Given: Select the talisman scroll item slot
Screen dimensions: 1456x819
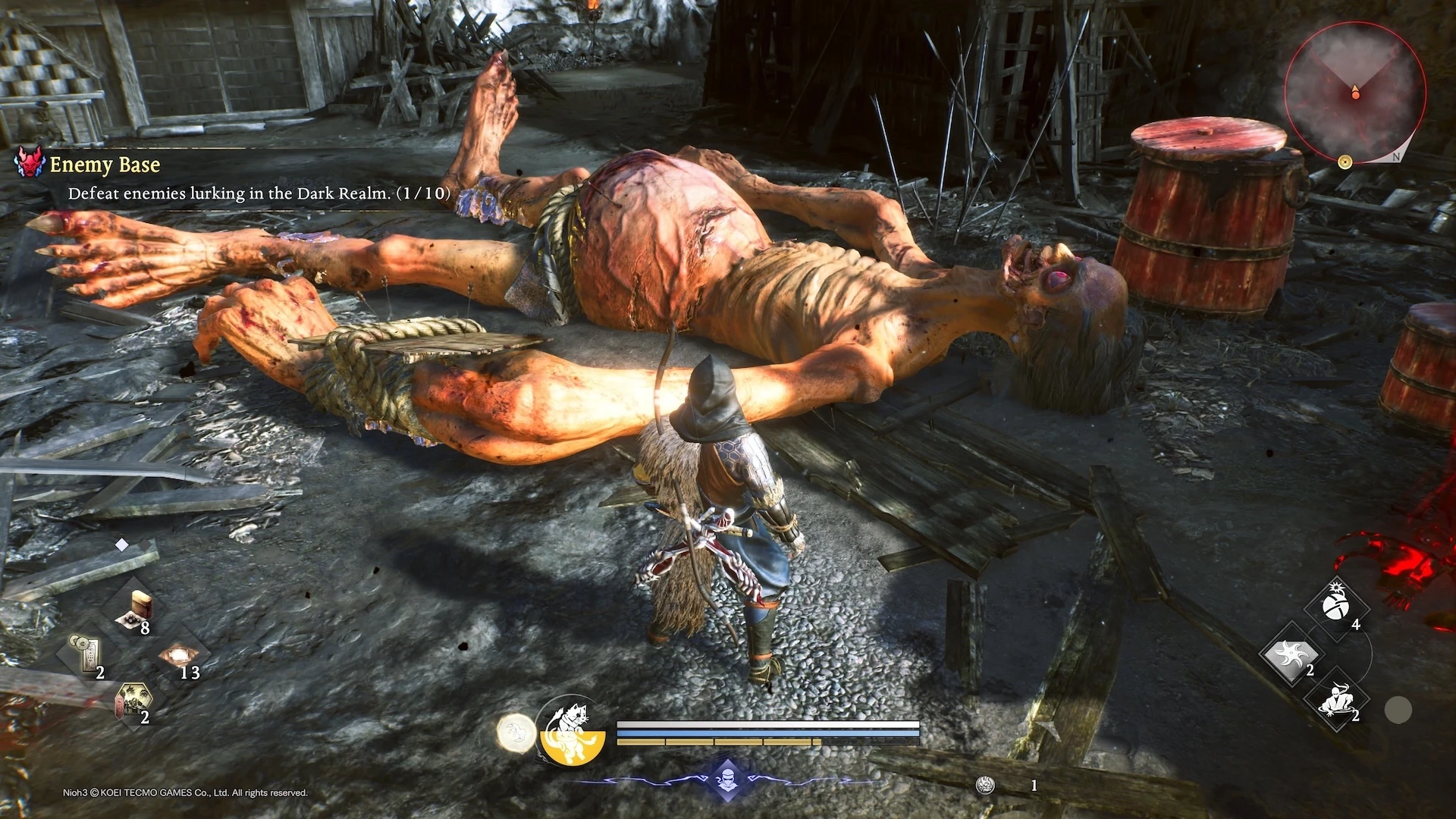Looking at the screenshot, I should tap(89, 654).
